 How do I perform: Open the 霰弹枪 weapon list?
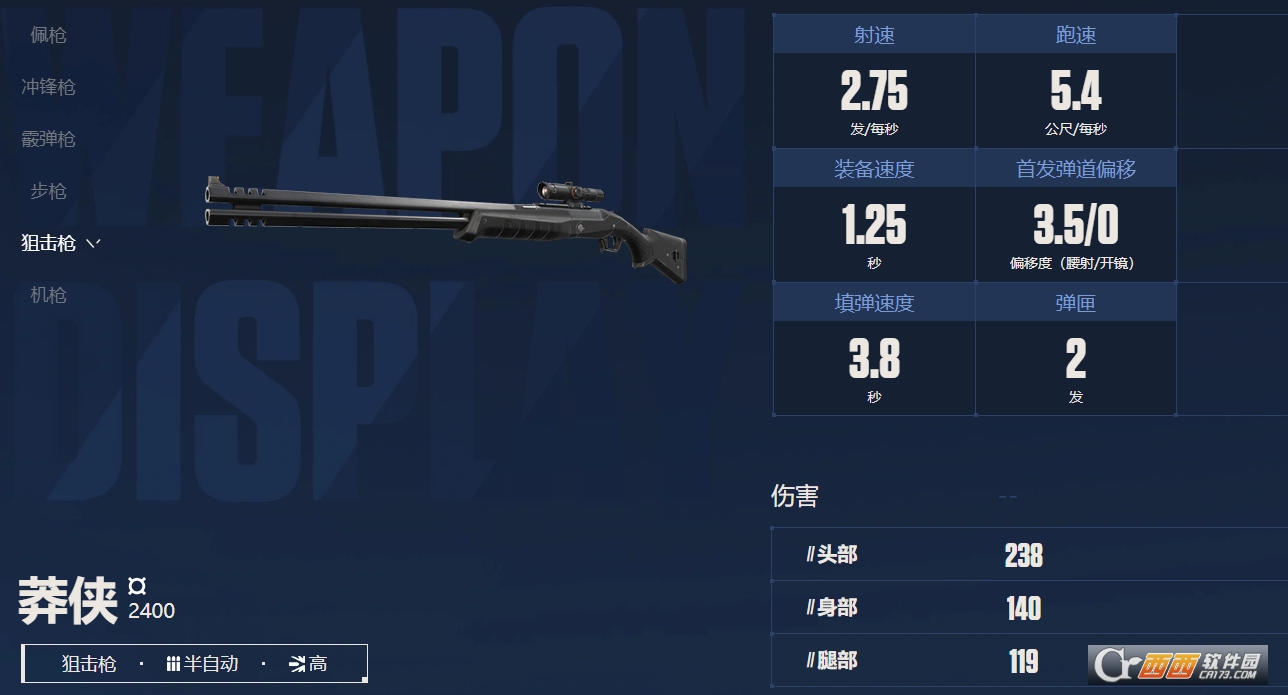tap(48, 139)
